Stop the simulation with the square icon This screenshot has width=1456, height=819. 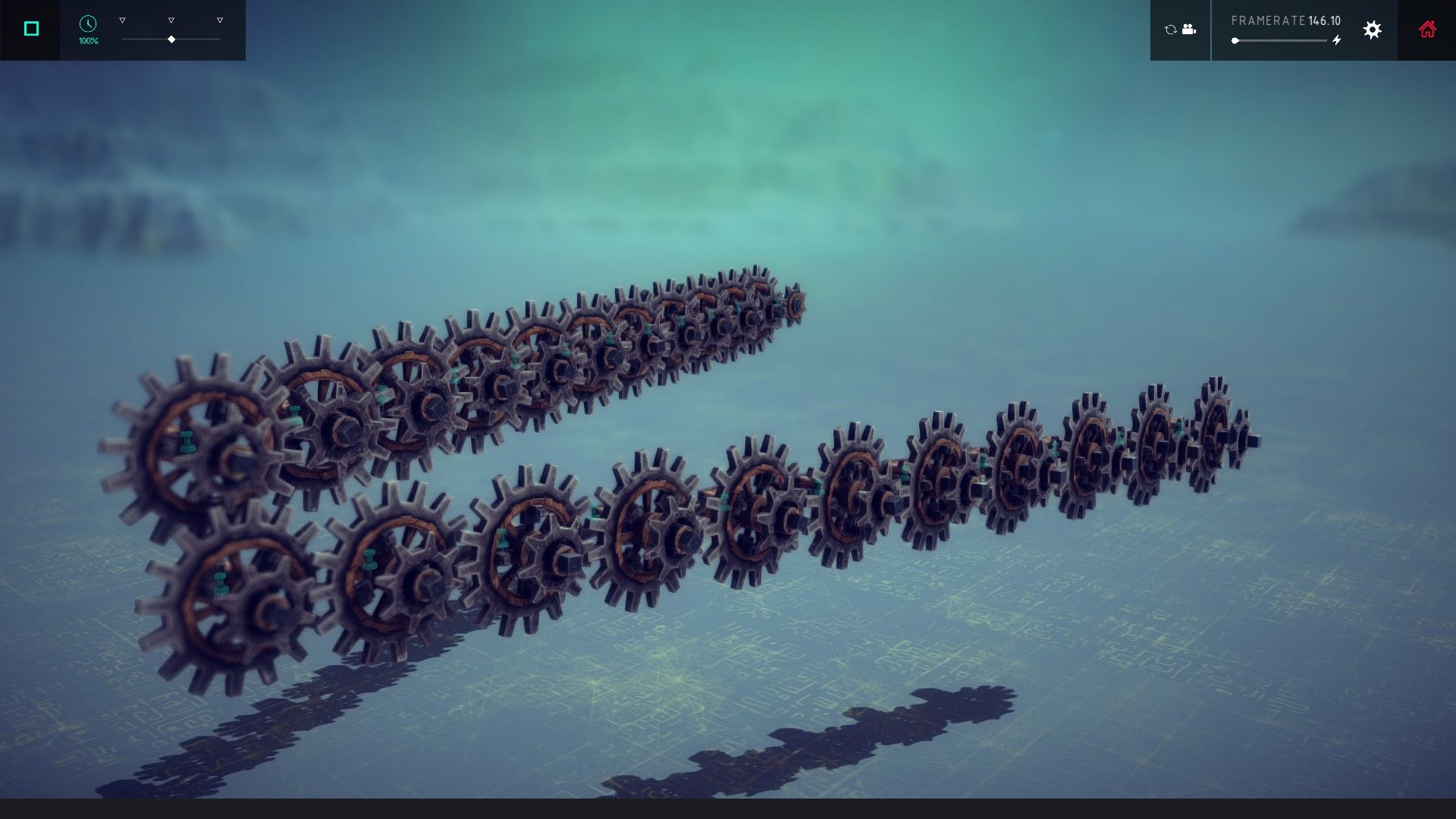point(30,27)
